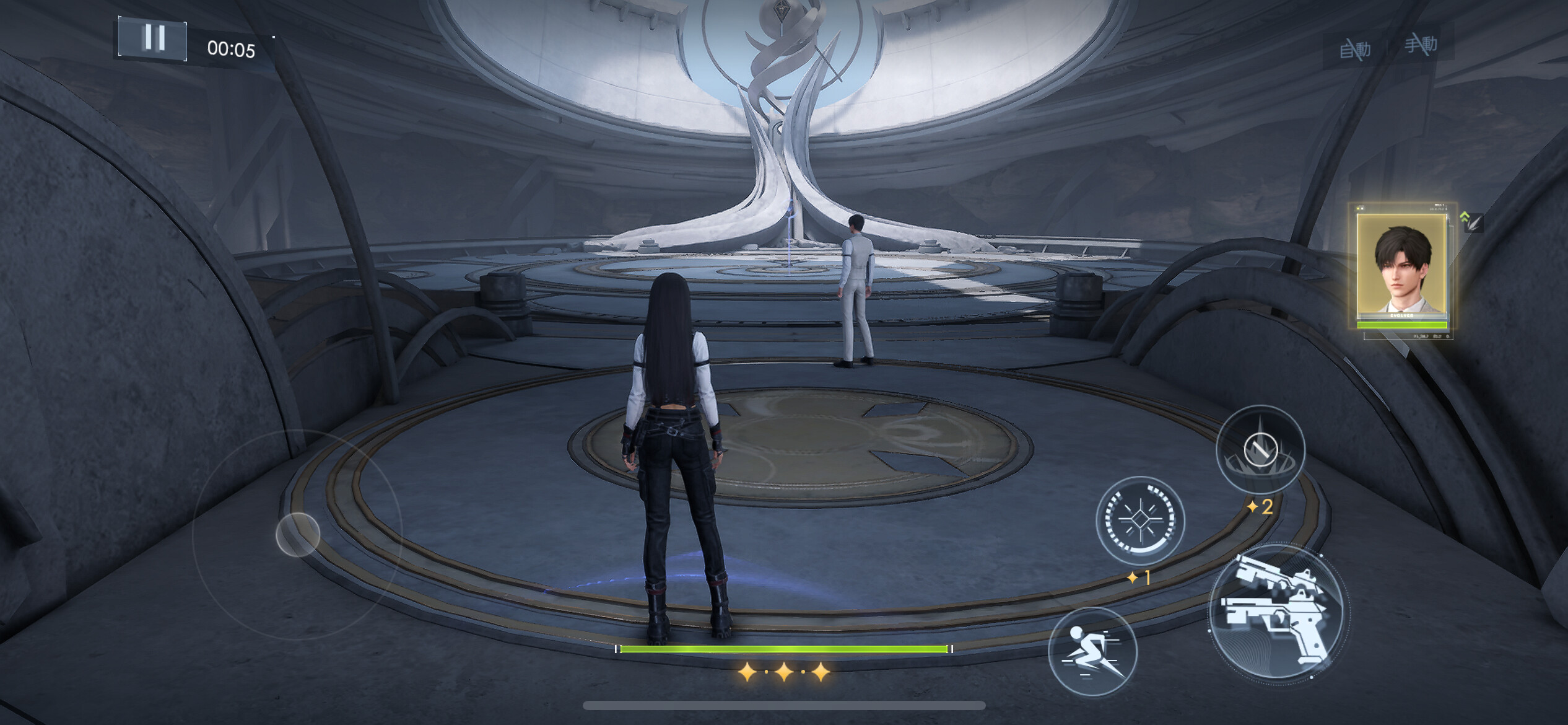
Task: Toggle the 自動 auto-combat mode
Action: 1354,48
